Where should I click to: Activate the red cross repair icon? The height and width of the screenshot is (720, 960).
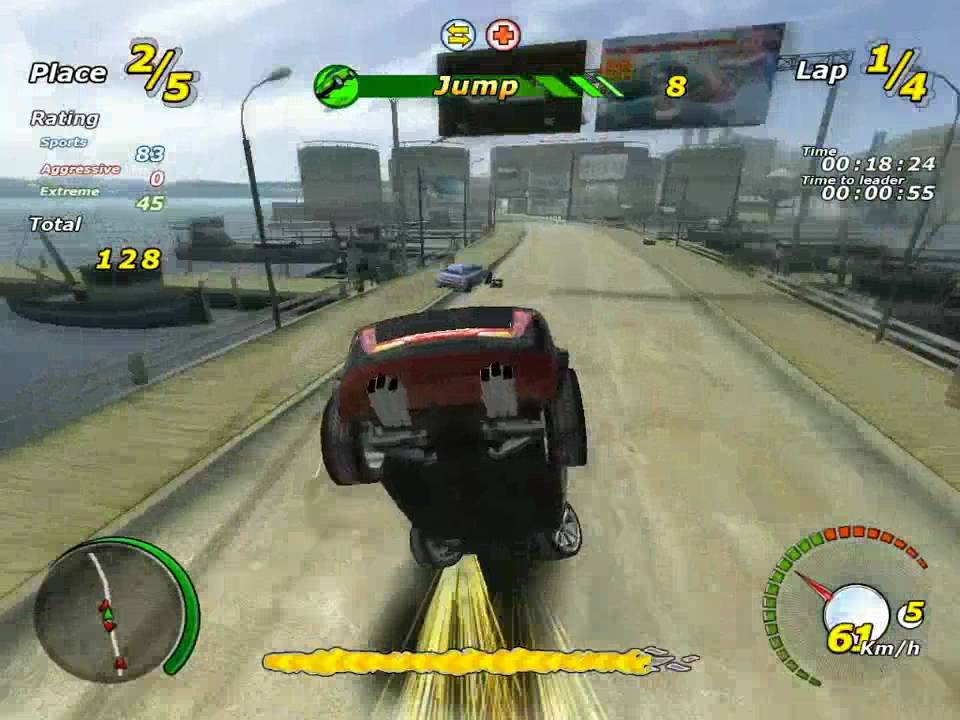pos(503,36)
